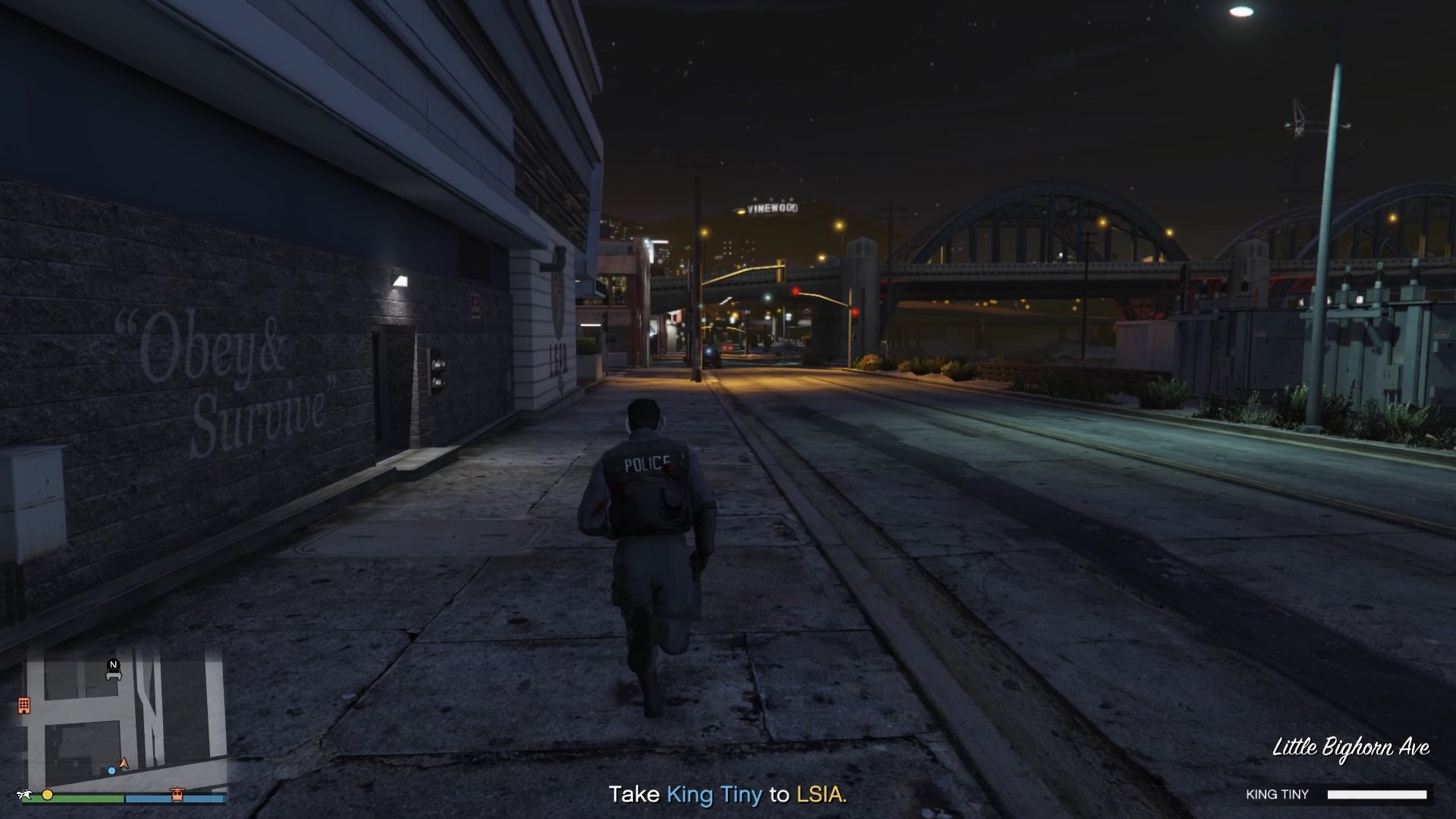Click the North compass indicator on the minimap
The image size is (1456, 819).
113,665
